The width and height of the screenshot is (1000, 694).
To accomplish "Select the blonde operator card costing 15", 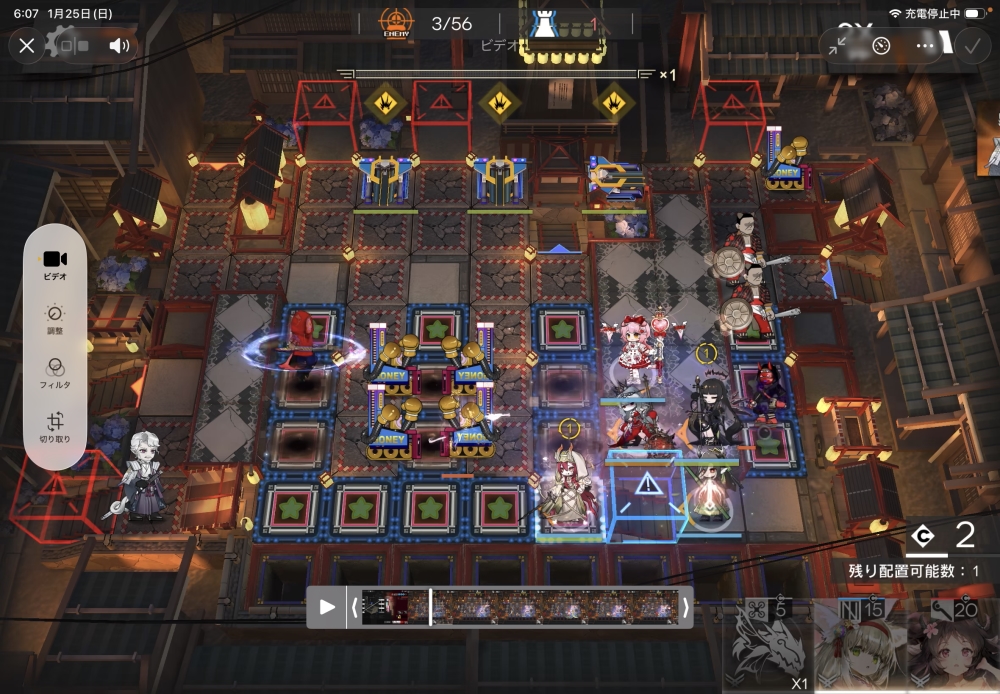I will (858, 645).
